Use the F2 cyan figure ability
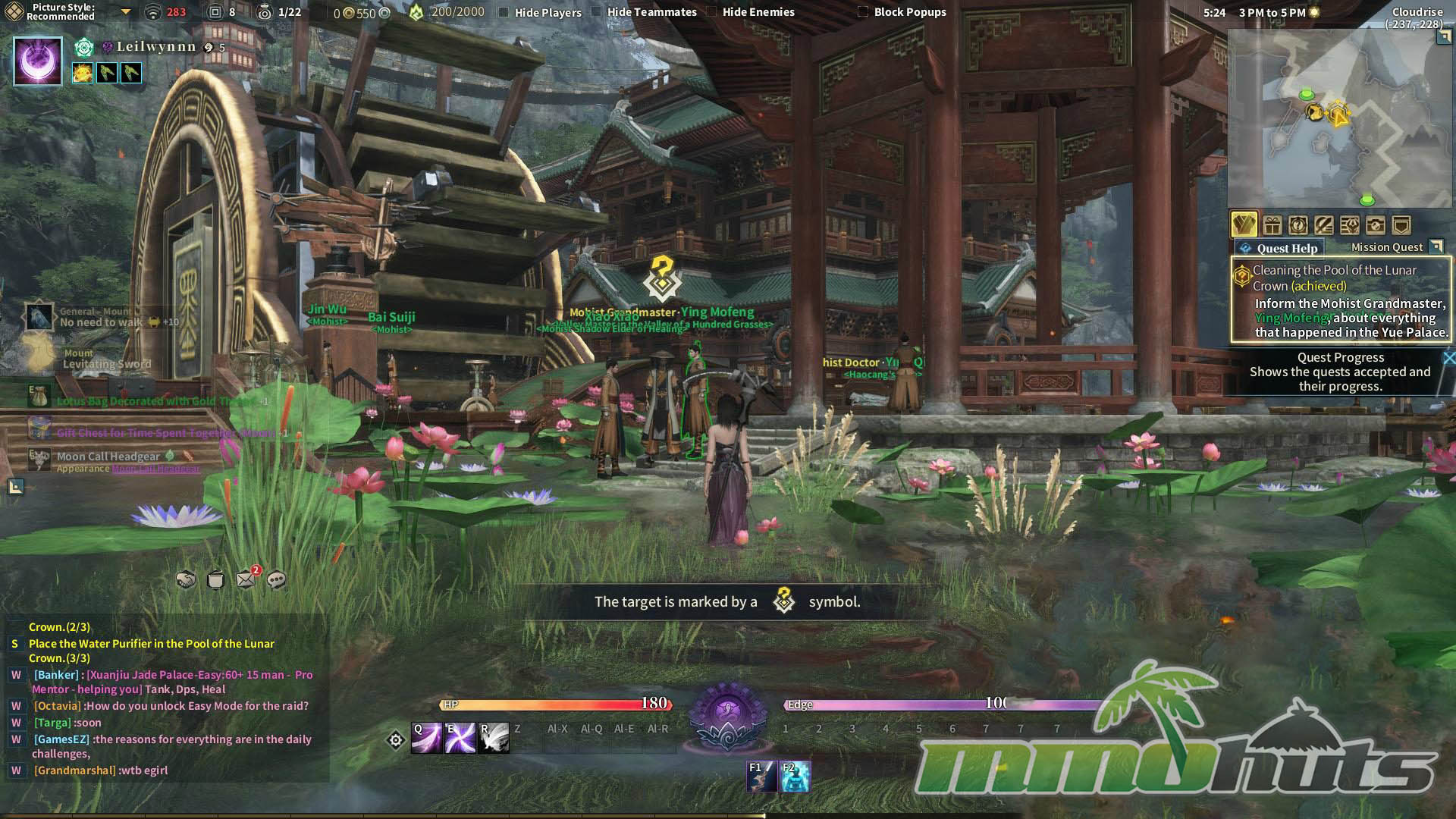The width and height of the screenshot is (1456, 819). coord(795,777)
